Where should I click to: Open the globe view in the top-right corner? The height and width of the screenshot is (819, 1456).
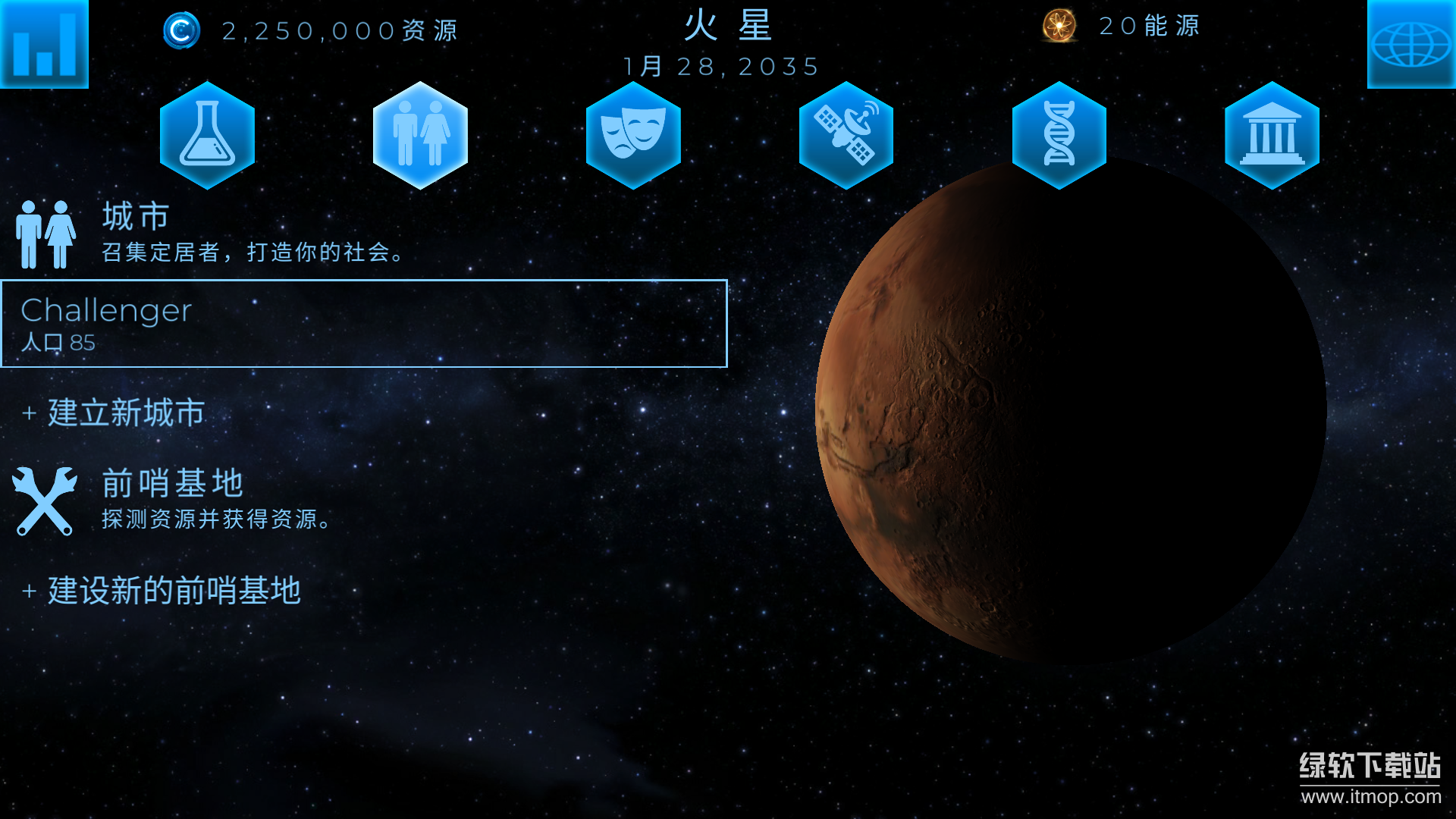tap(1412, 43)
